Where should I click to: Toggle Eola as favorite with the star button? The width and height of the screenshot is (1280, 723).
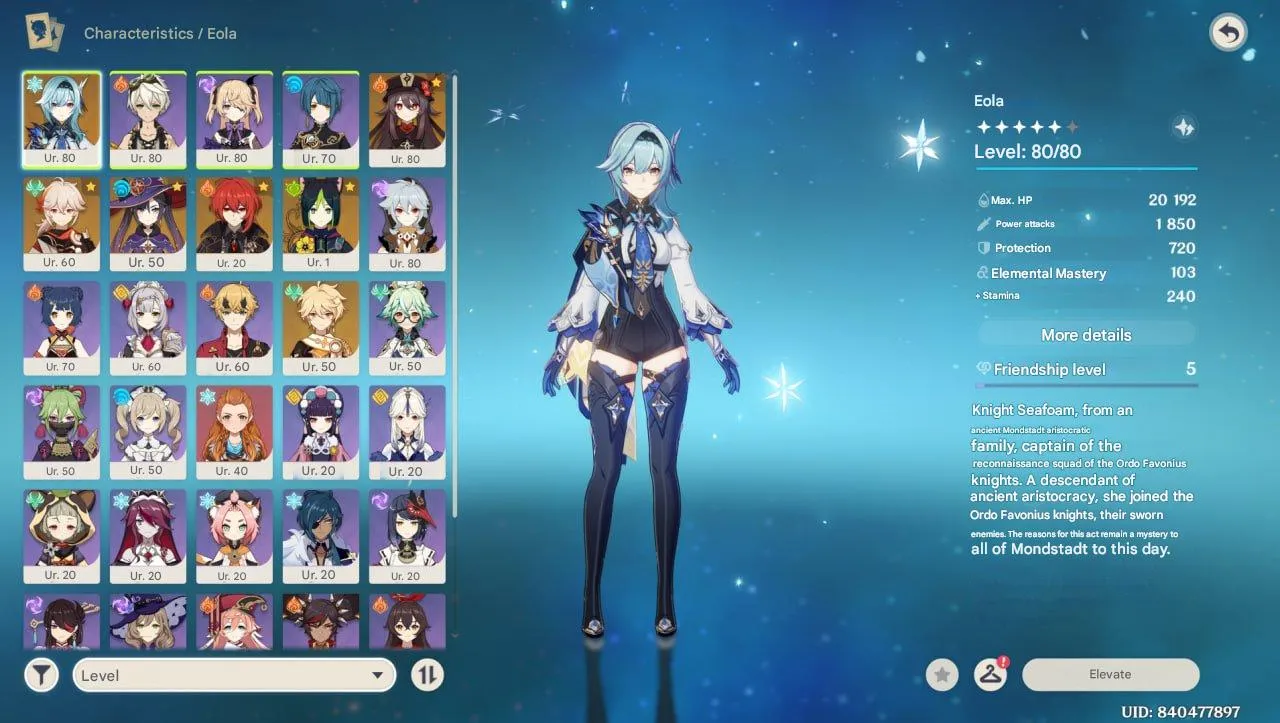941,675
